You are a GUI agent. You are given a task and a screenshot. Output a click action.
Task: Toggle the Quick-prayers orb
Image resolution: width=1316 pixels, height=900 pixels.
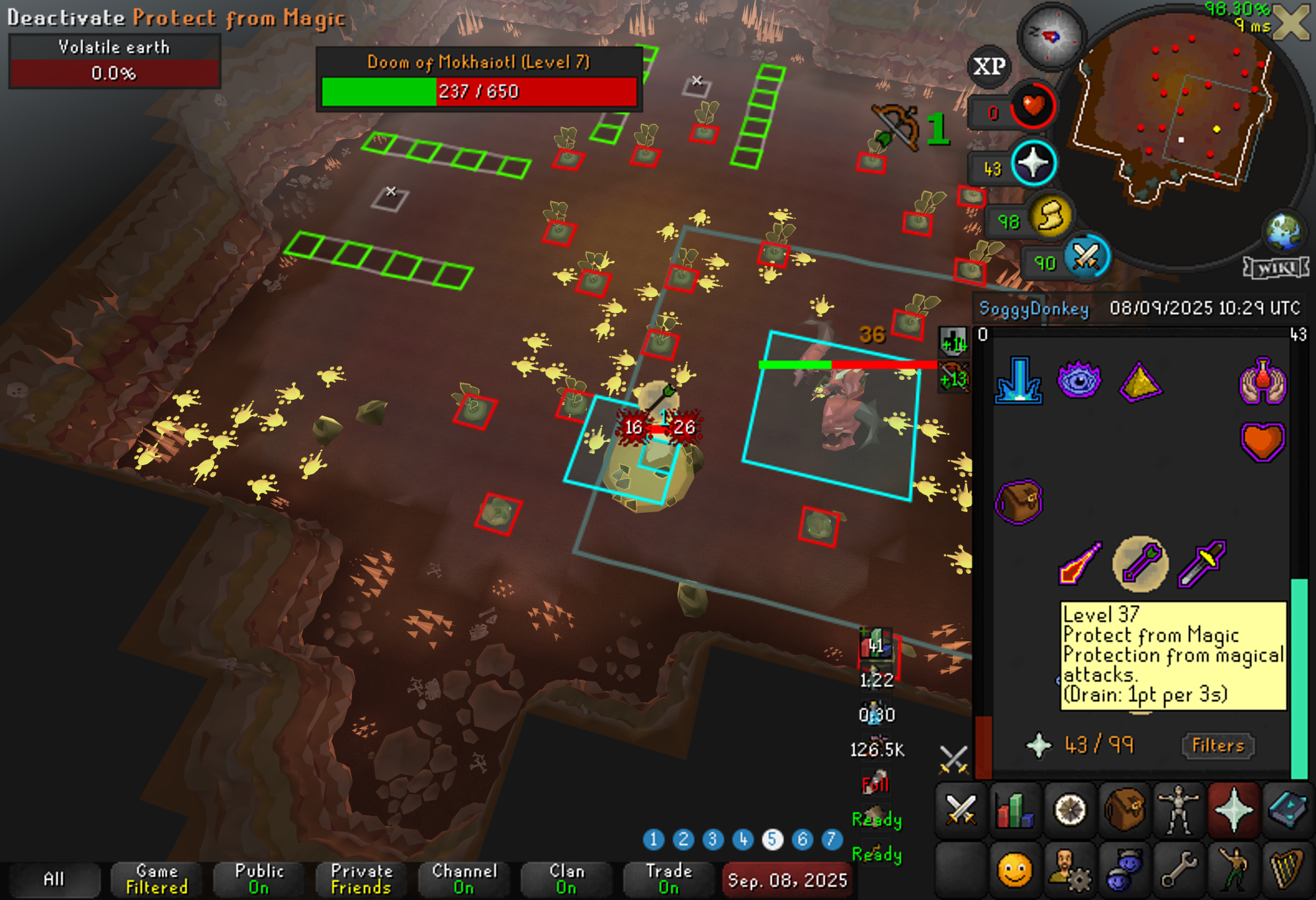1033,163
